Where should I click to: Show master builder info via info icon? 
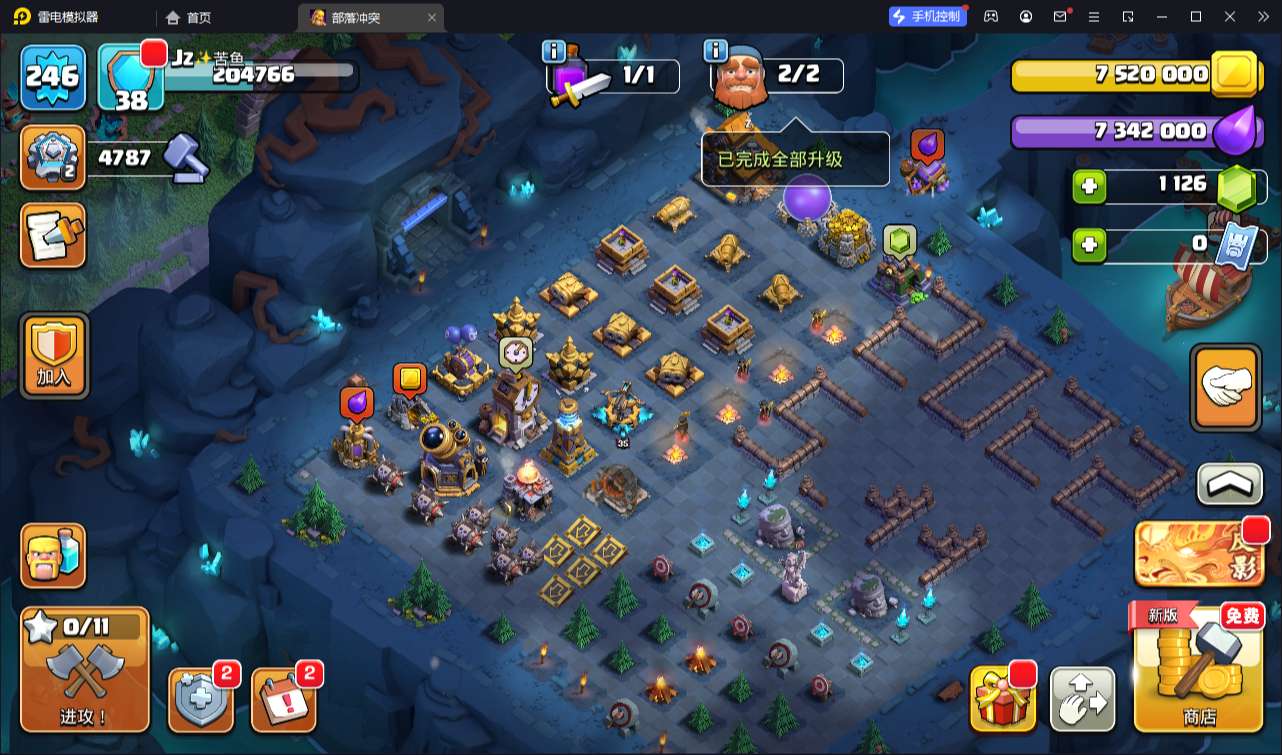click(714, 51)
